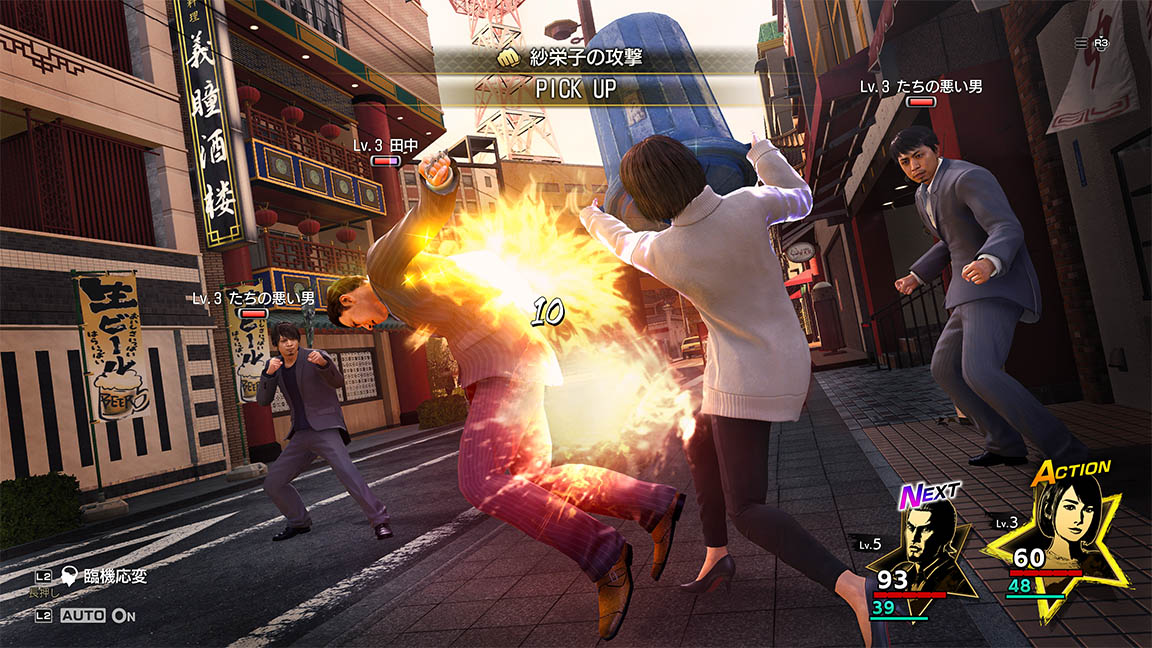Target the enemy tag Lv.3 田中

coord(385,146)
